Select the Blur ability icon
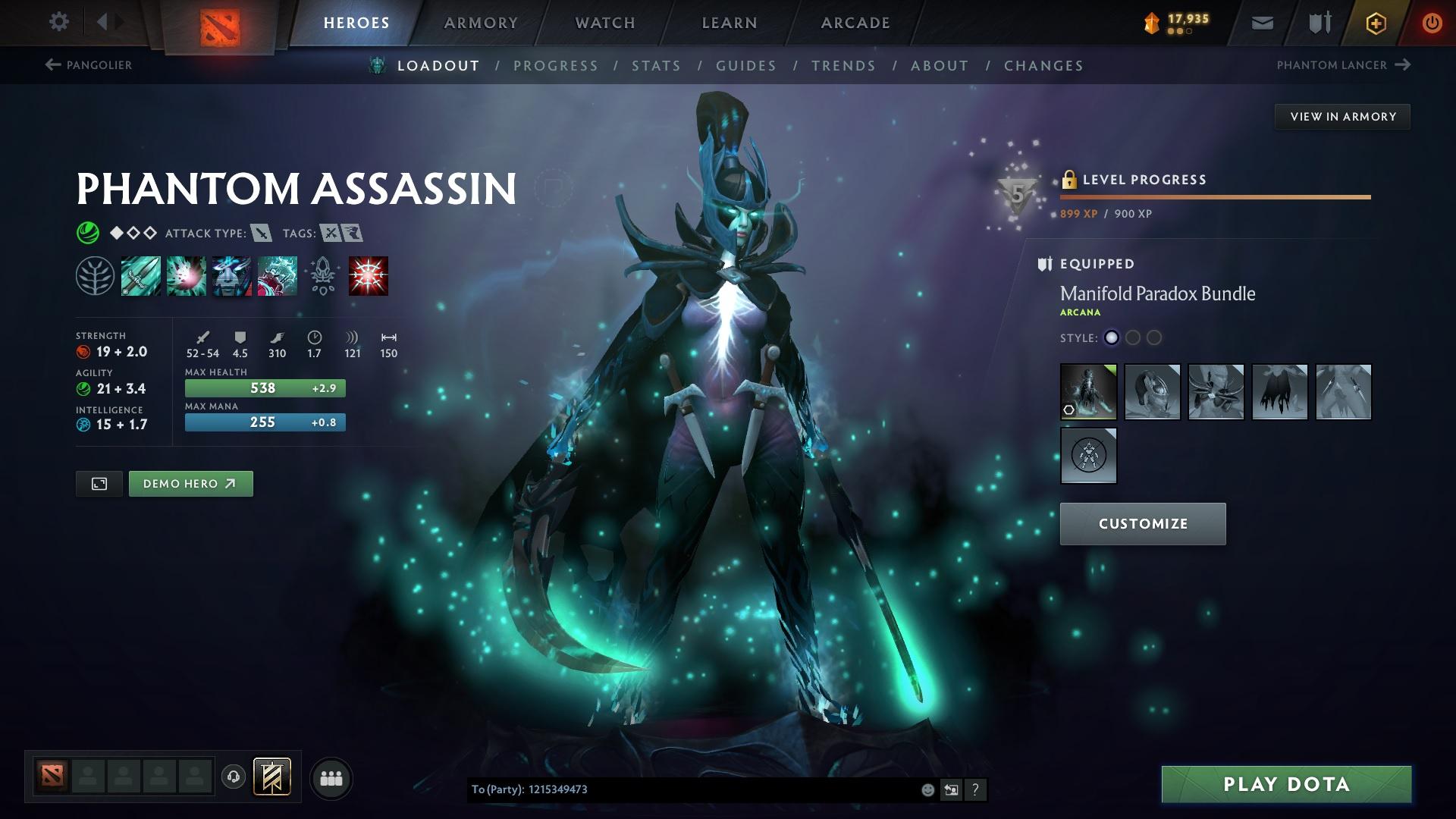Image resolution: width=1456 pixels, height=819 pixels. 231,275
